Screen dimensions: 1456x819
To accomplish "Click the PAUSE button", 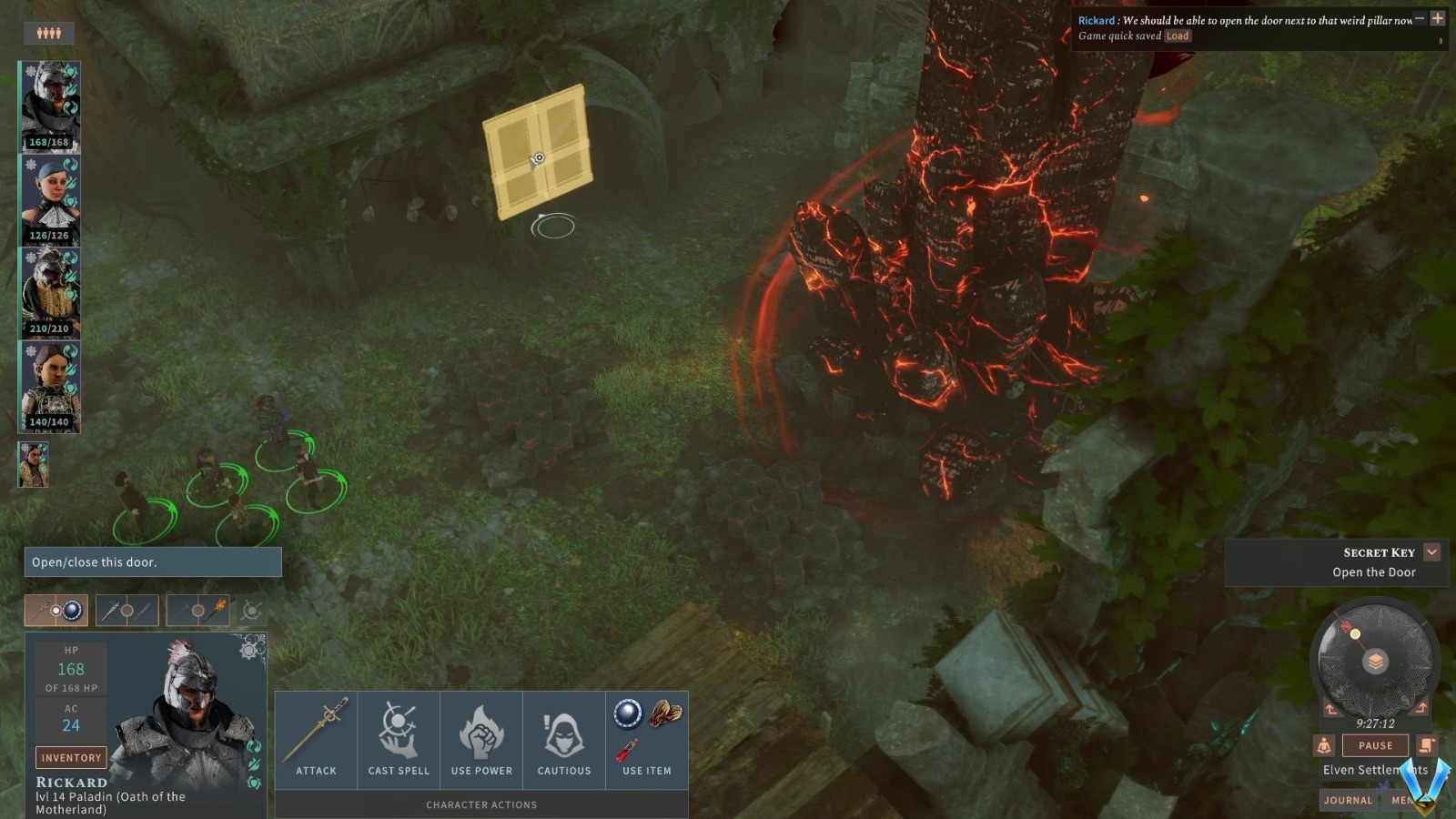I will pos(1375,745).
